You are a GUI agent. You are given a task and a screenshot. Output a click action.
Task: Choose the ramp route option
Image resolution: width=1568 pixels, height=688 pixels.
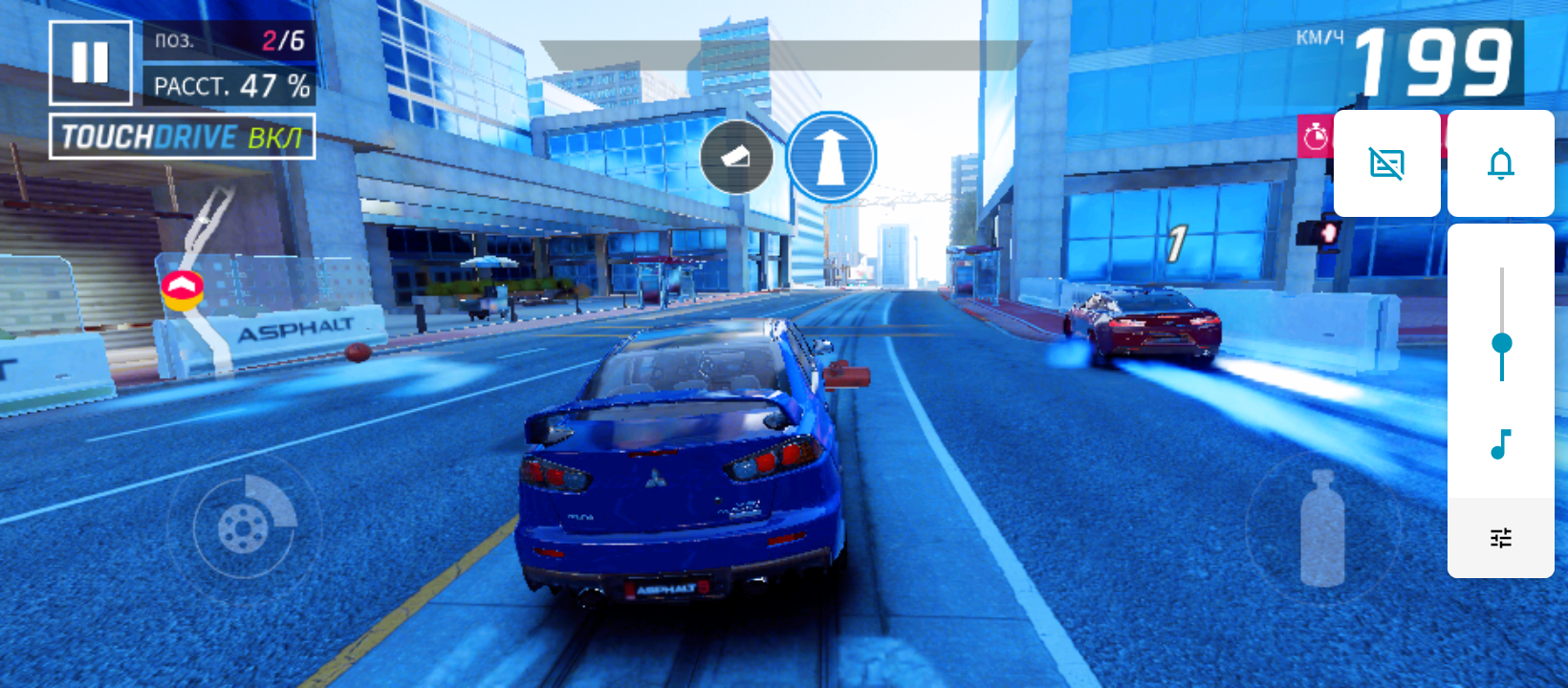point(736,157)
